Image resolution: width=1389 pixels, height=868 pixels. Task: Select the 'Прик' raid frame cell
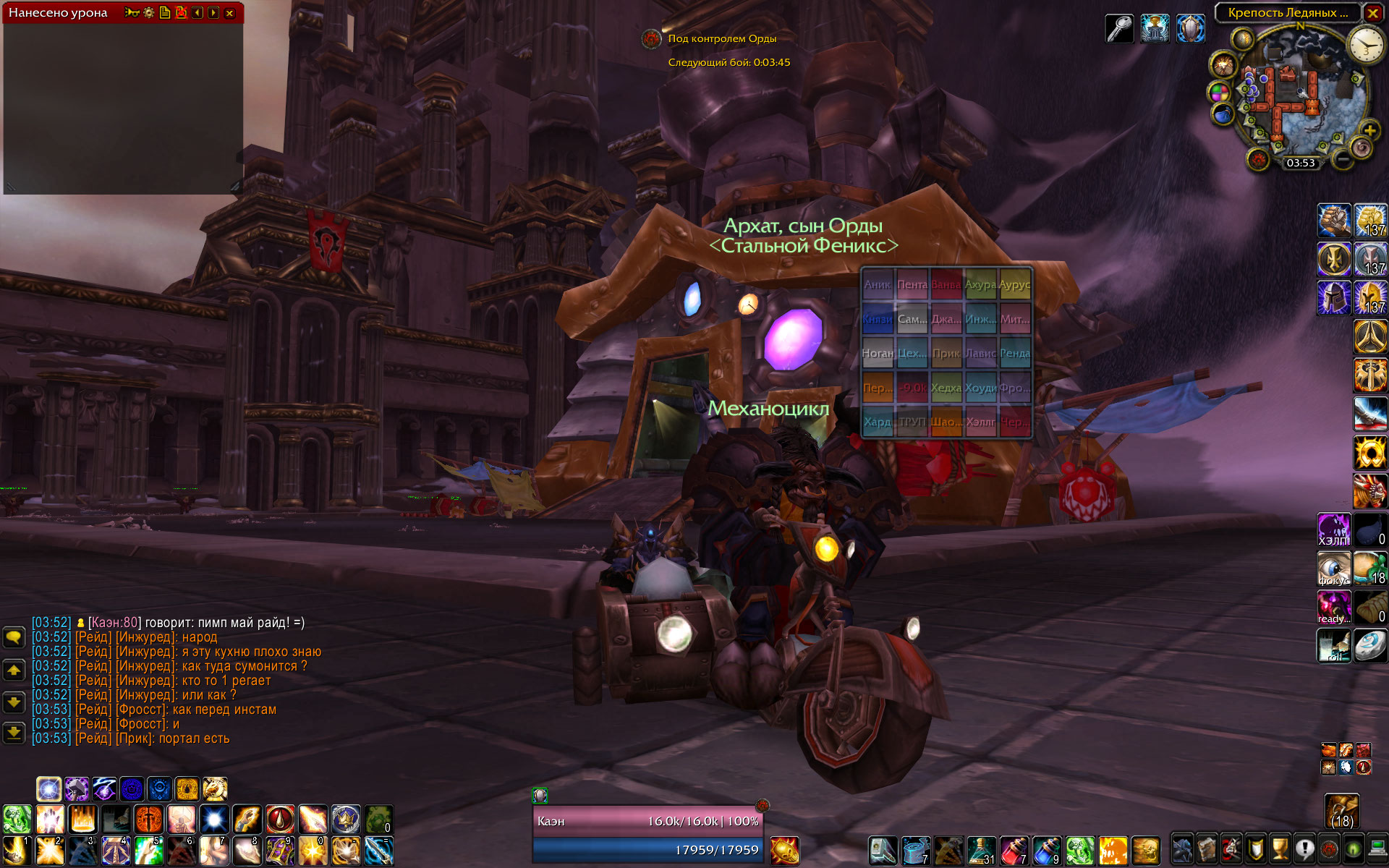click(946, 354)
